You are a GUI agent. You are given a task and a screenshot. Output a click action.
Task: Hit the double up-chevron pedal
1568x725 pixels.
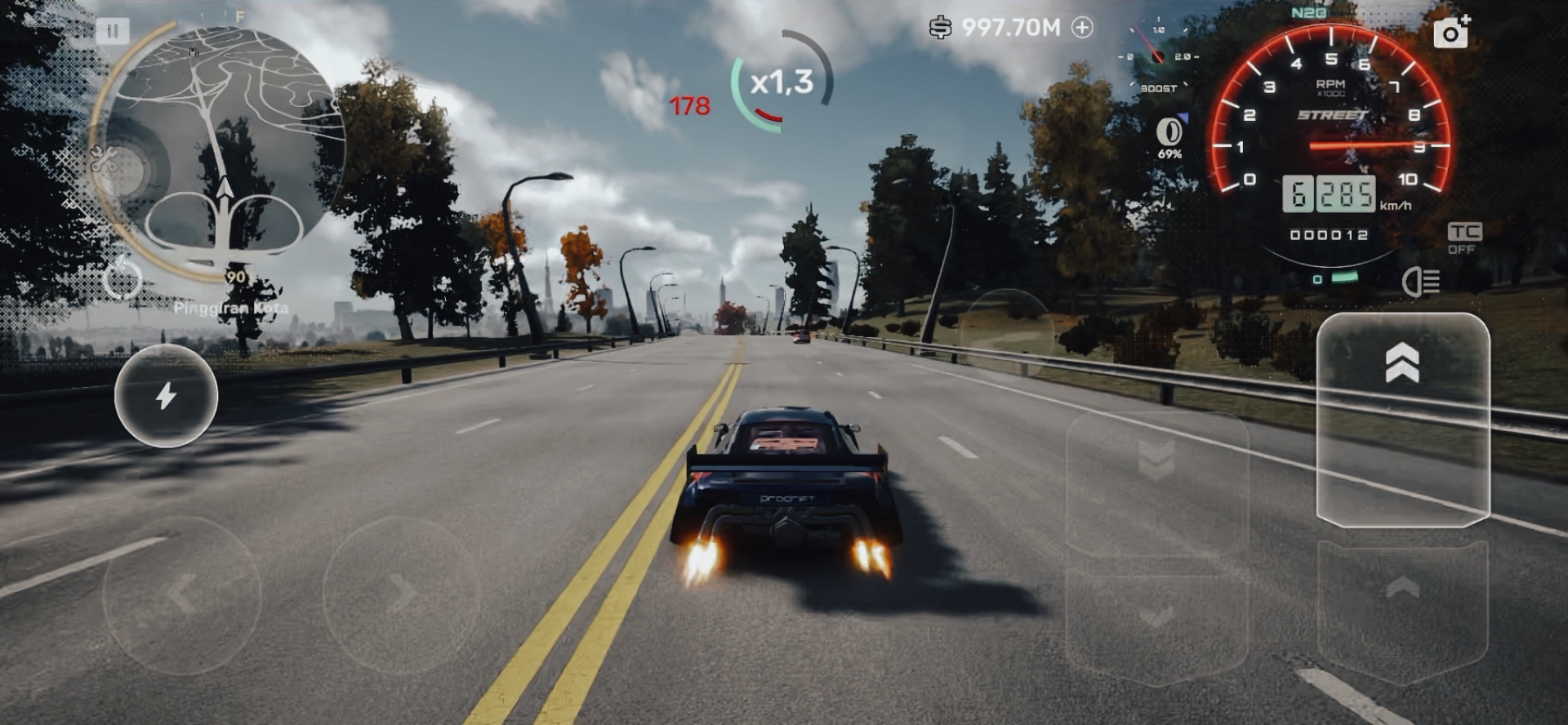[x=1402, y=418]
